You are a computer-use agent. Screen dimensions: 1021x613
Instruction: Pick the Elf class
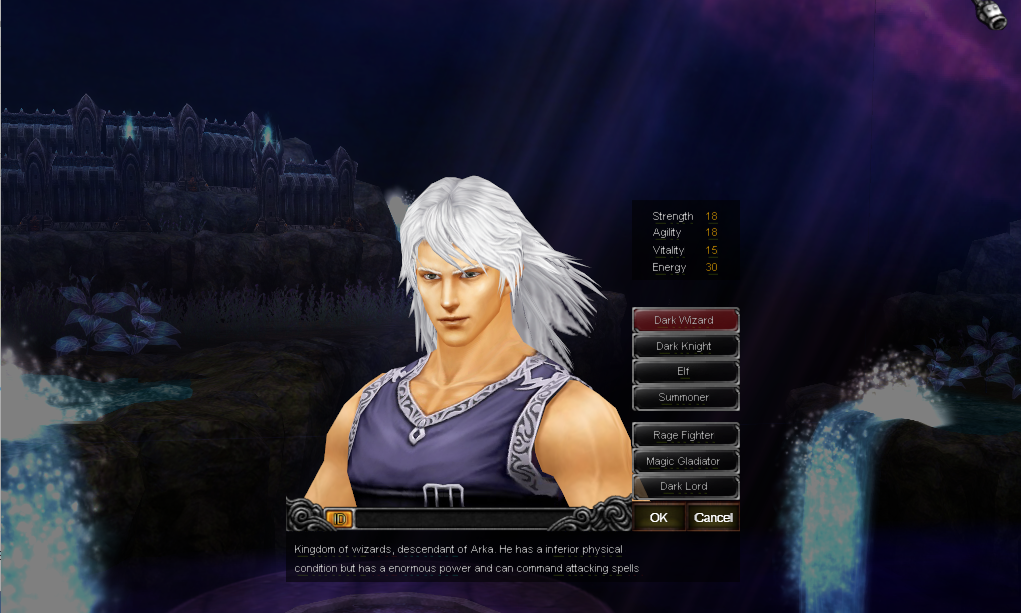click(685, 372)
